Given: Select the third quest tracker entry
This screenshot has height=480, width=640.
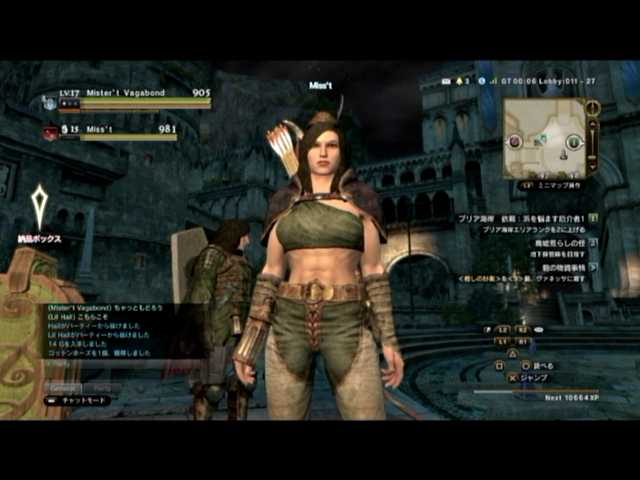Looking at the screenshot, I should tap(558, 267).
